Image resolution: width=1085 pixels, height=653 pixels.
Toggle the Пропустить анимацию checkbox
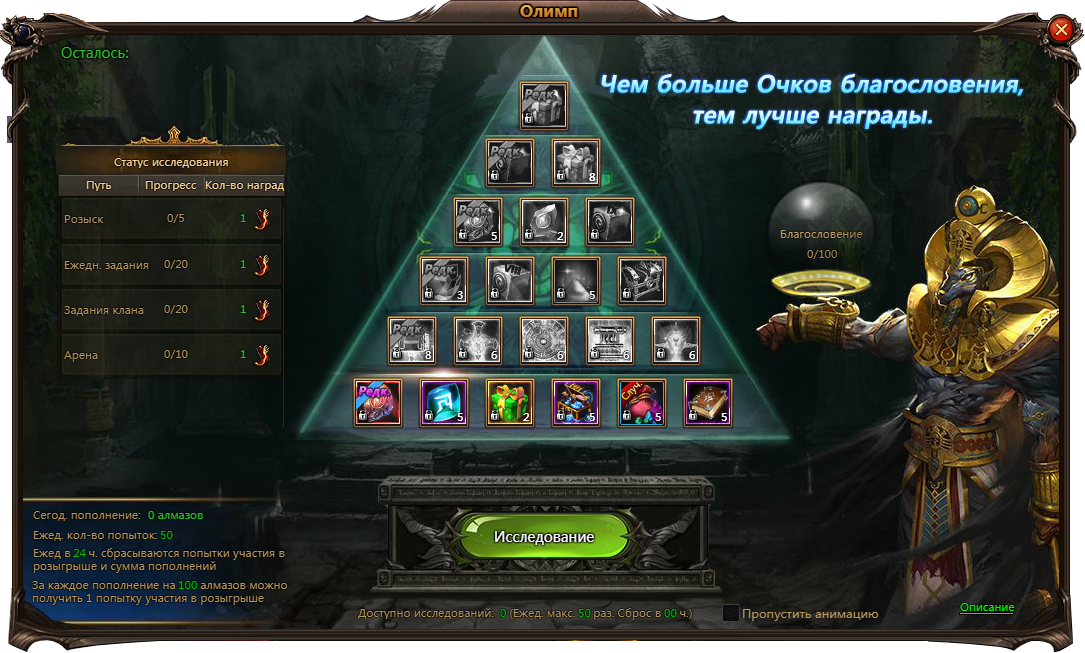[731, 613]
